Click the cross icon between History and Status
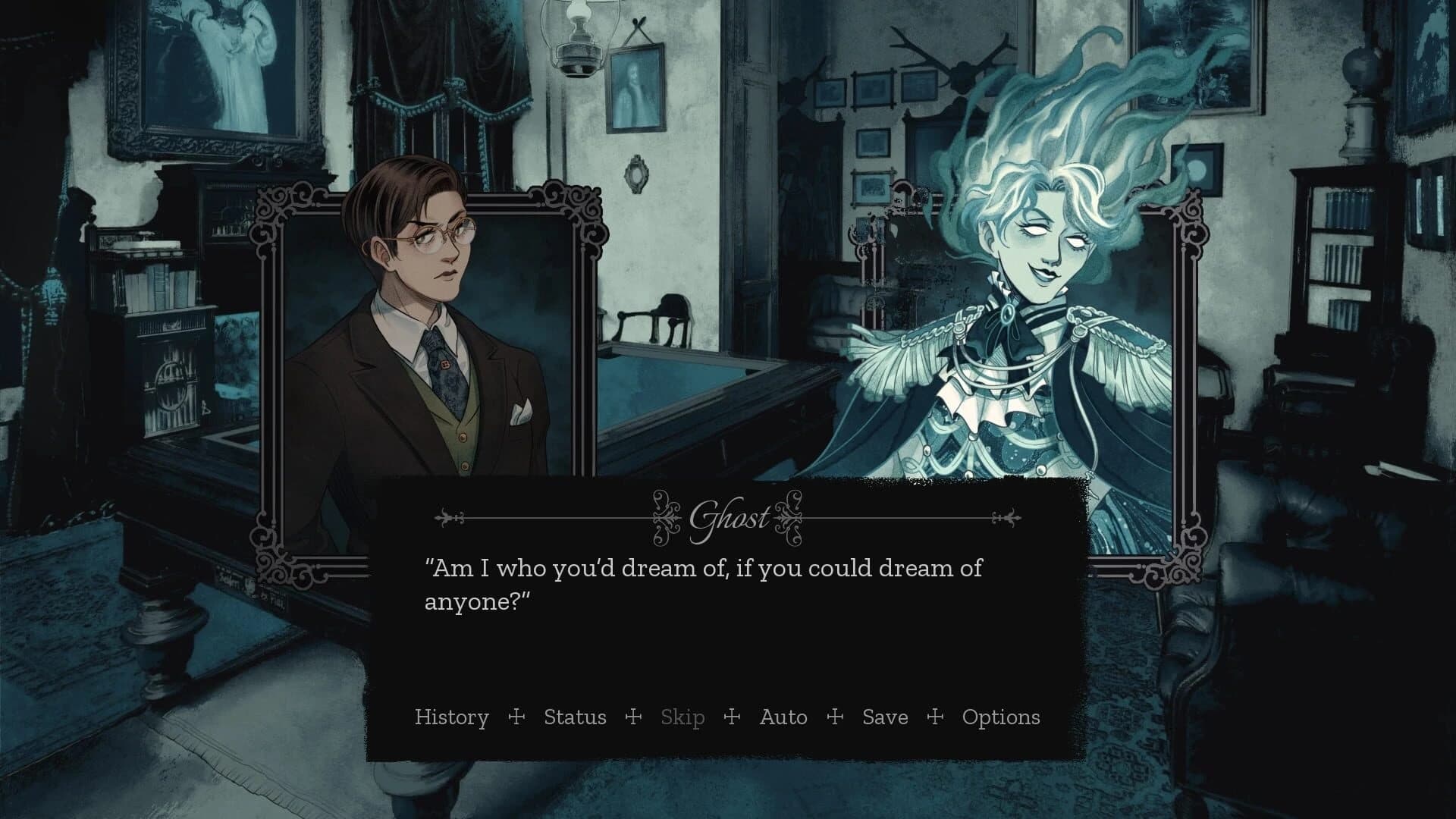Image resolution: width=1456 pixels, height=819 pixels. tap(516, 717)
